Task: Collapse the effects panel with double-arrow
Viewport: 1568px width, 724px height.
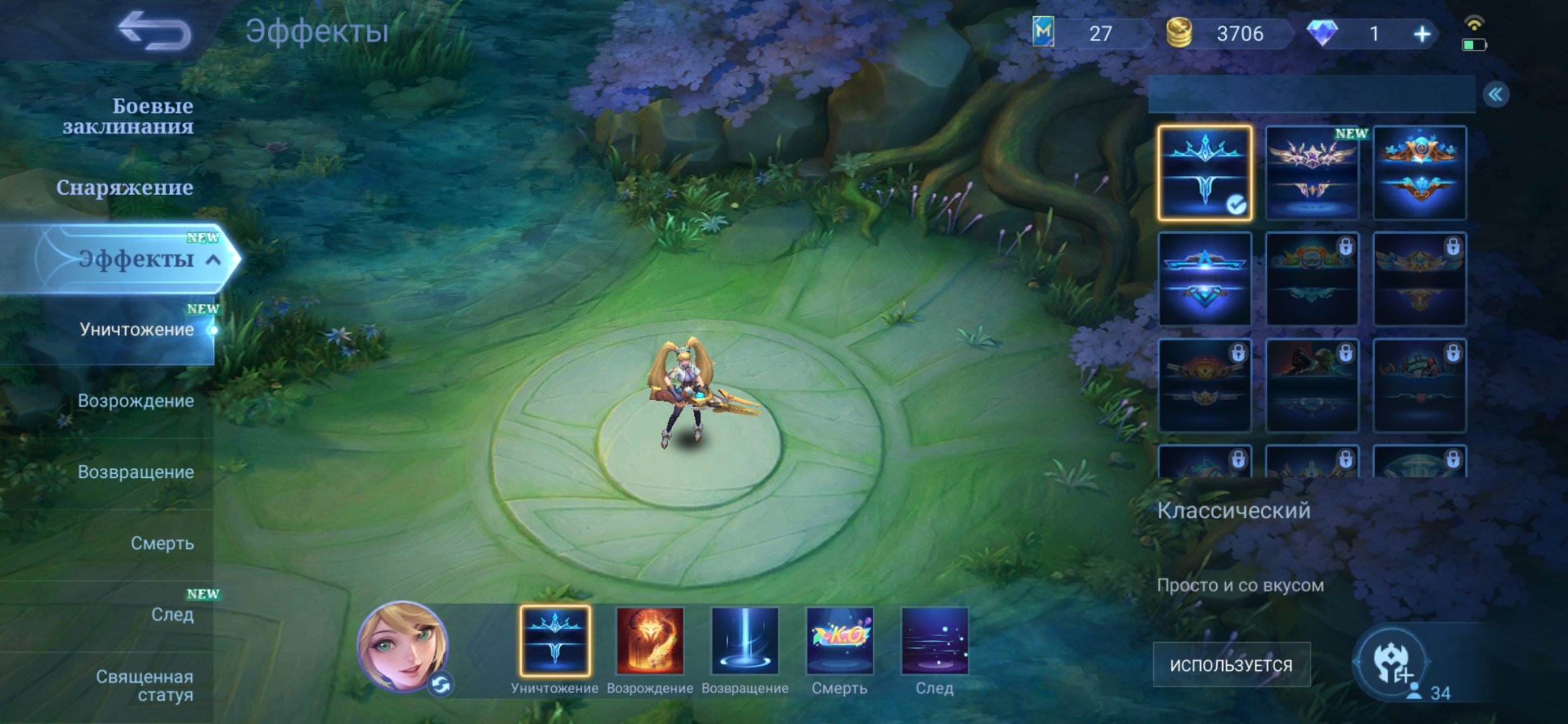Action: (x=1496, y=95)
